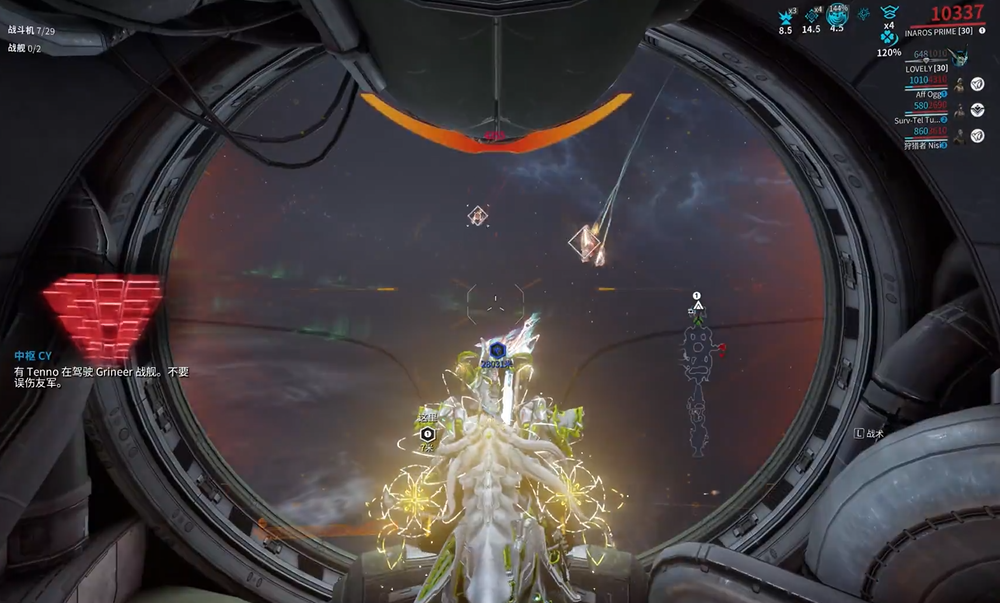Select the 战斗机 fighters objective tracker
The image size is (1000, 603).
point(31,31)
